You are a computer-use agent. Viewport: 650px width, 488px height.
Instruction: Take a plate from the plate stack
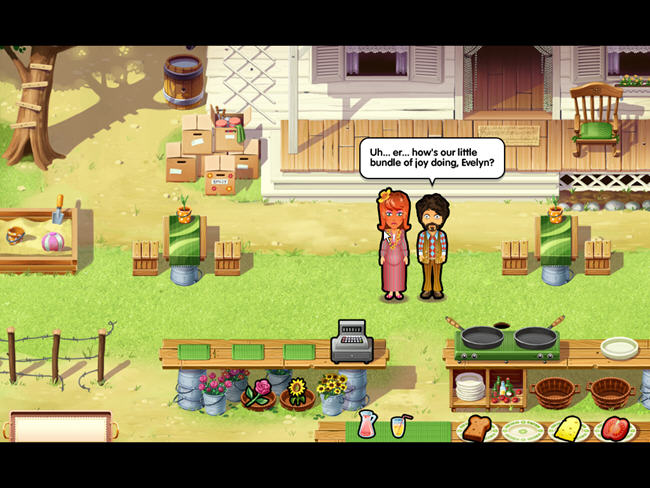[470, 386]
